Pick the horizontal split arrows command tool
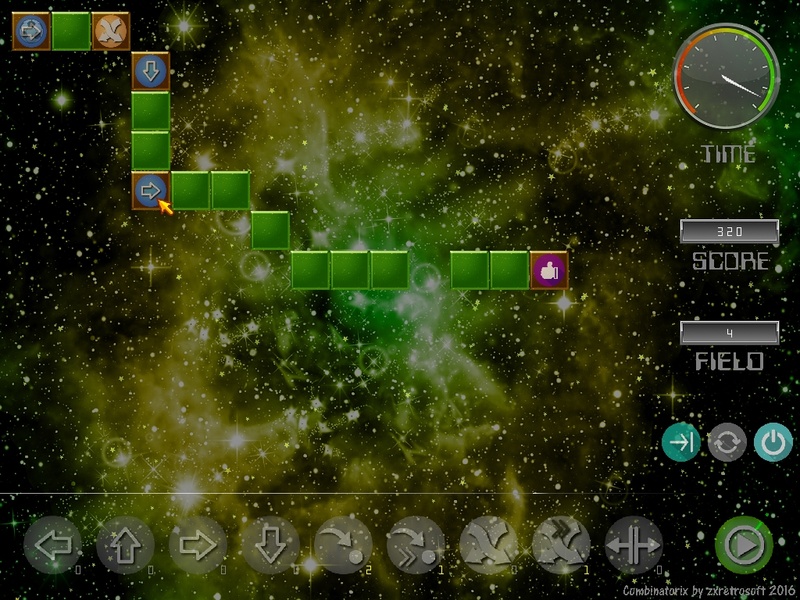This screenshot has height=600, width=800. (634, 546)
